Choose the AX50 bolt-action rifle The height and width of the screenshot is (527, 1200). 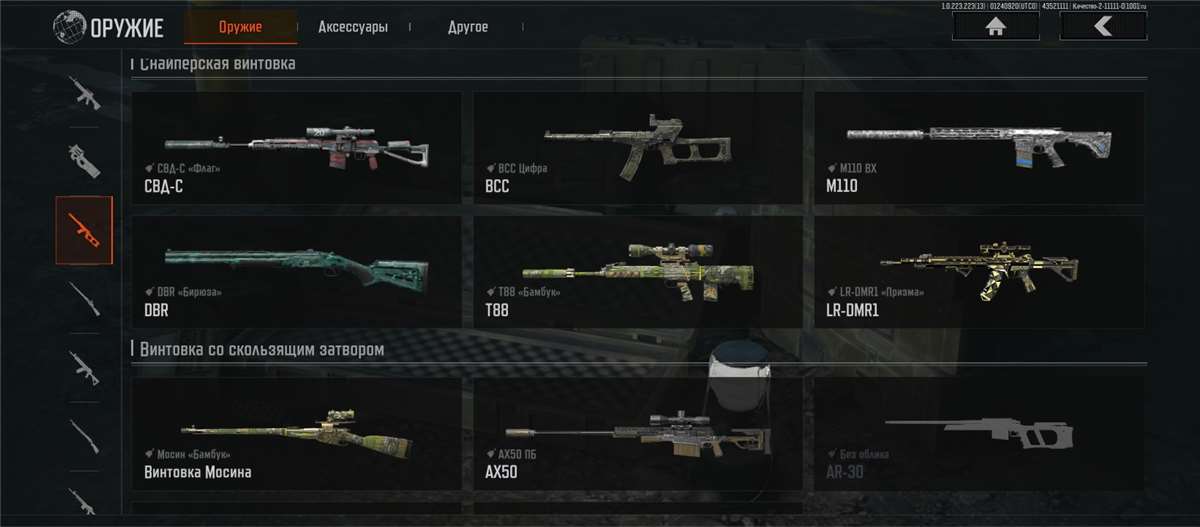click(638, 434)
